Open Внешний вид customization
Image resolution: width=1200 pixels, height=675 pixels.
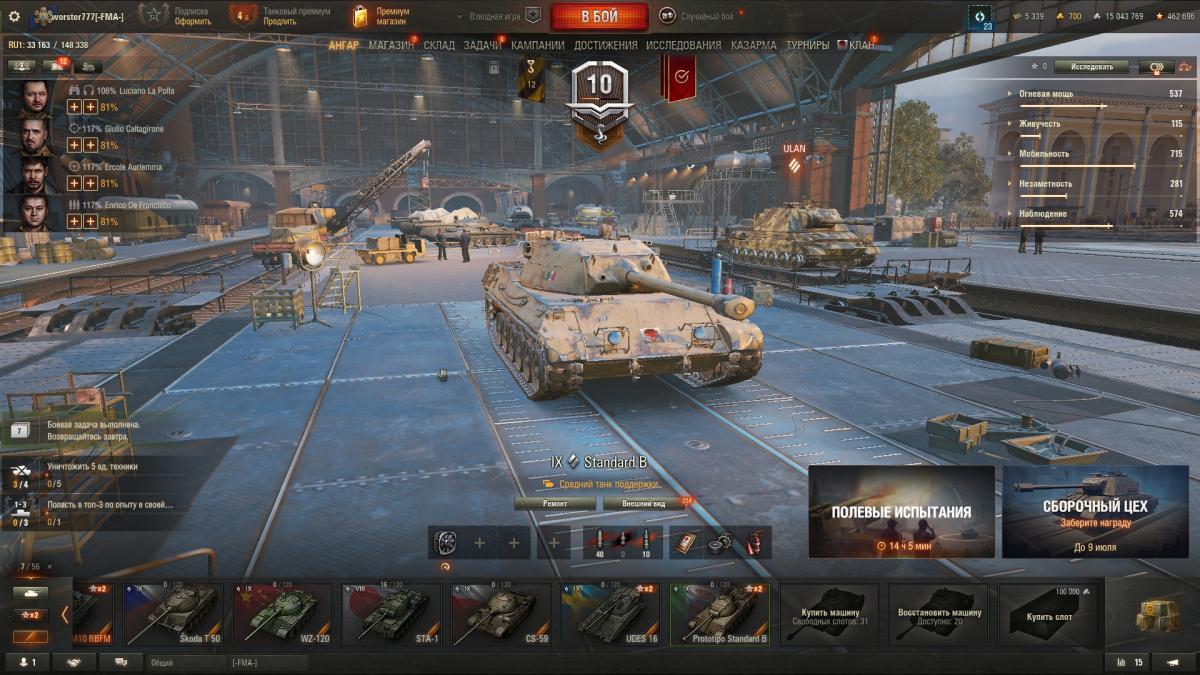(x=643, y=503)
